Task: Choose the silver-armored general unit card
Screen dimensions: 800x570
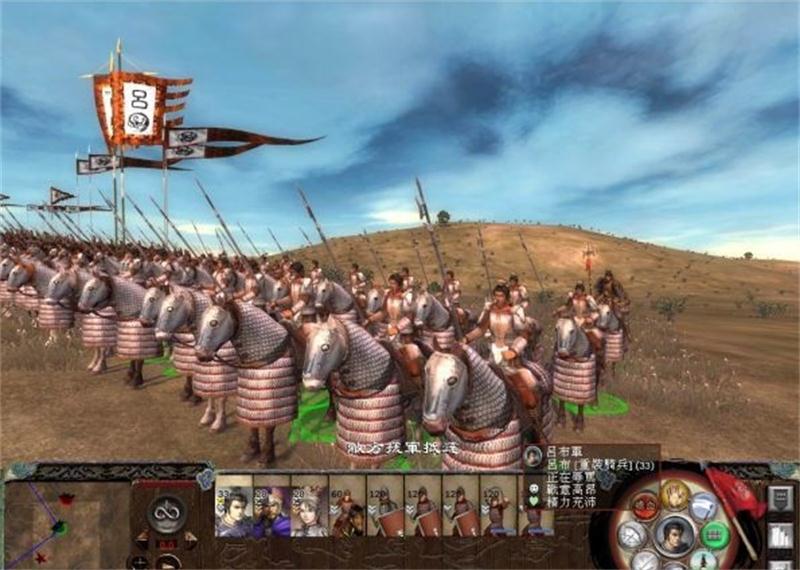Action: 309,510
